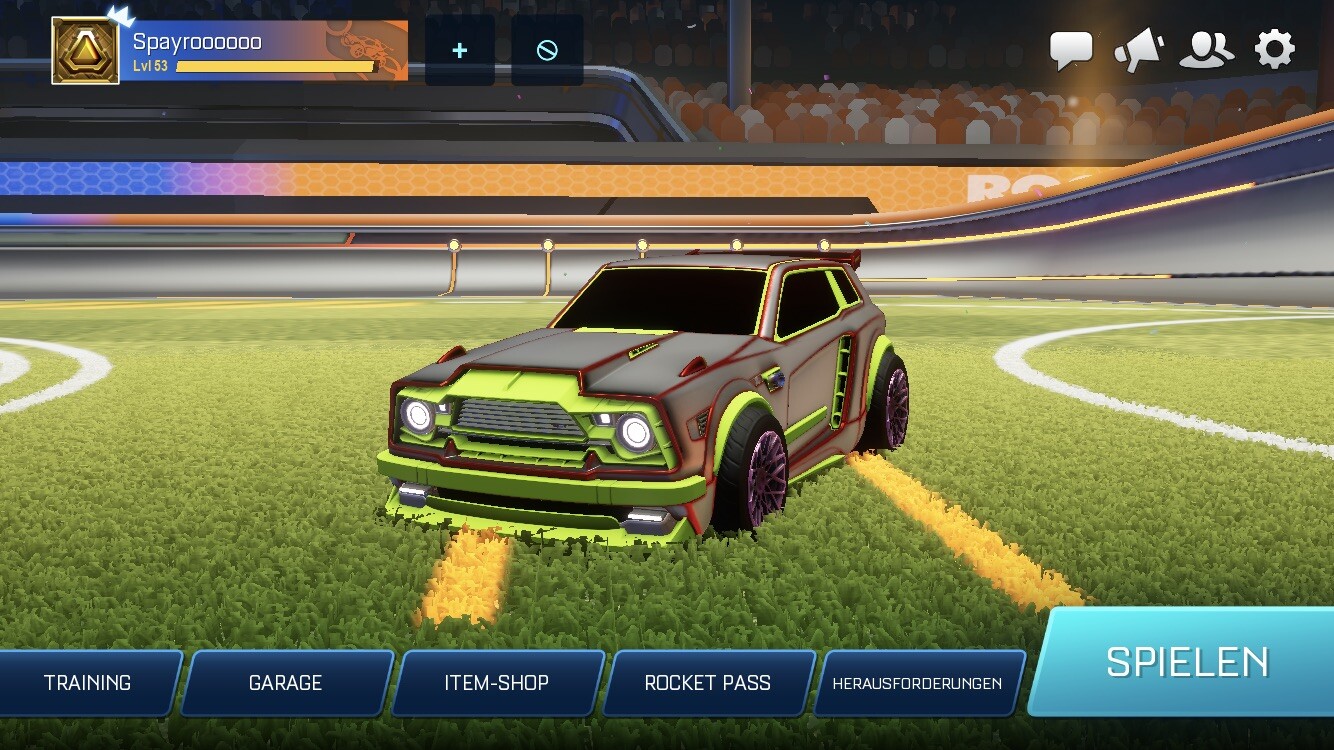Open the ITEM-SHOP
1334x750 pixels.
tap(497, 683)
